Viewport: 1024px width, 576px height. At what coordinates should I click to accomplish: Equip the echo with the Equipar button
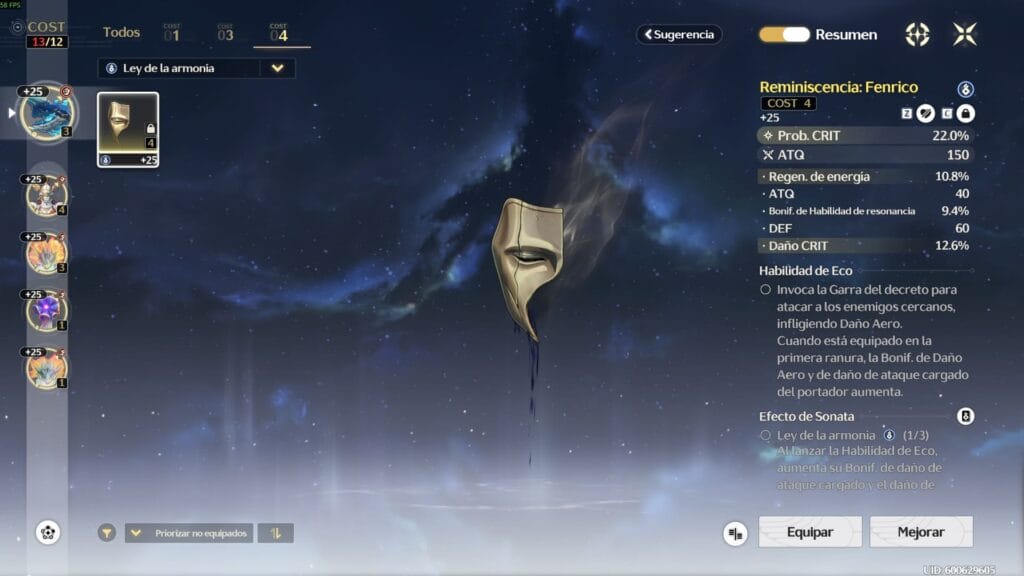(x=810, y=532)
